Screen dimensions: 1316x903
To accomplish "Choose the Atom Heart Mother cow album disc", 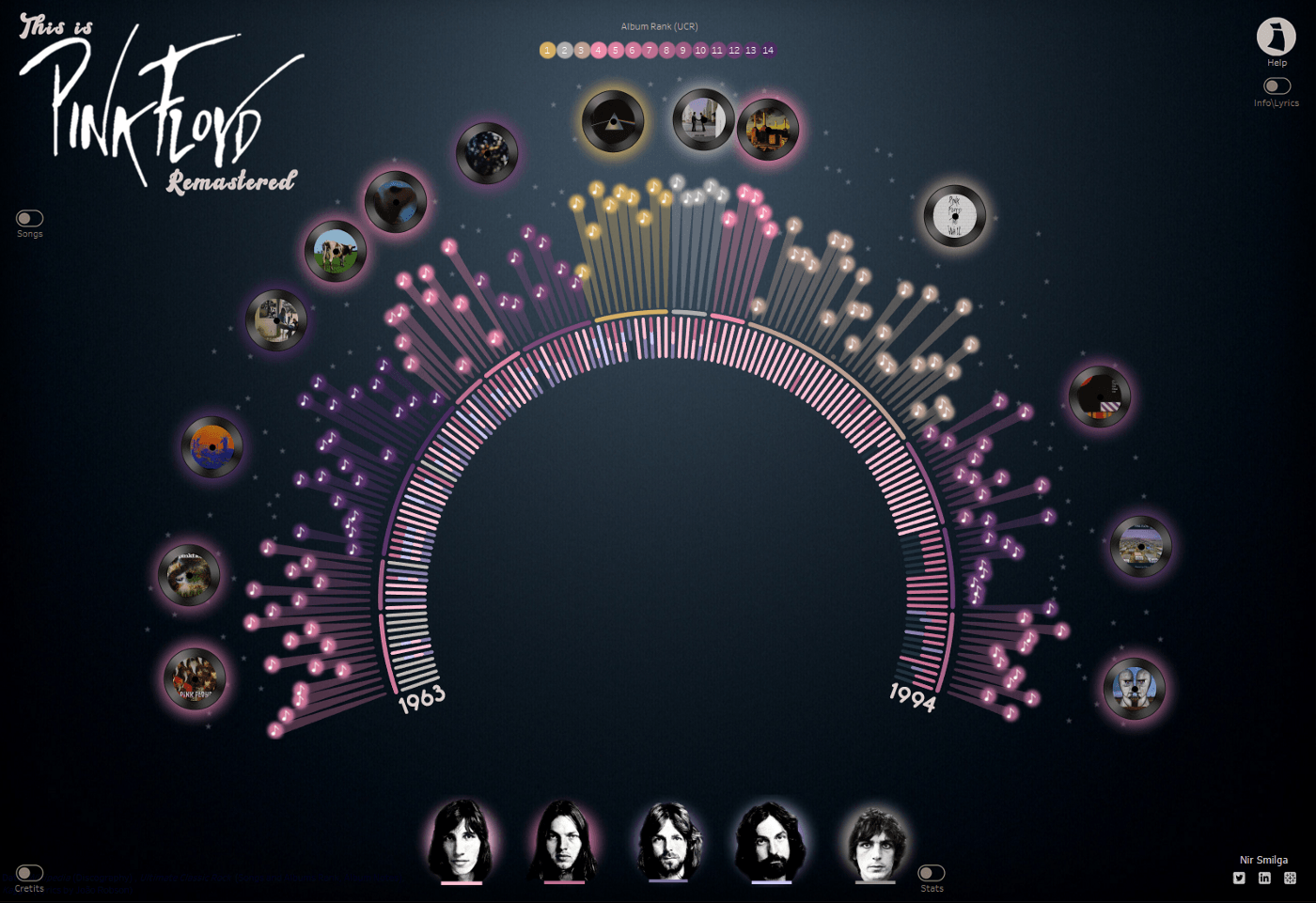I will click(336, 252).
